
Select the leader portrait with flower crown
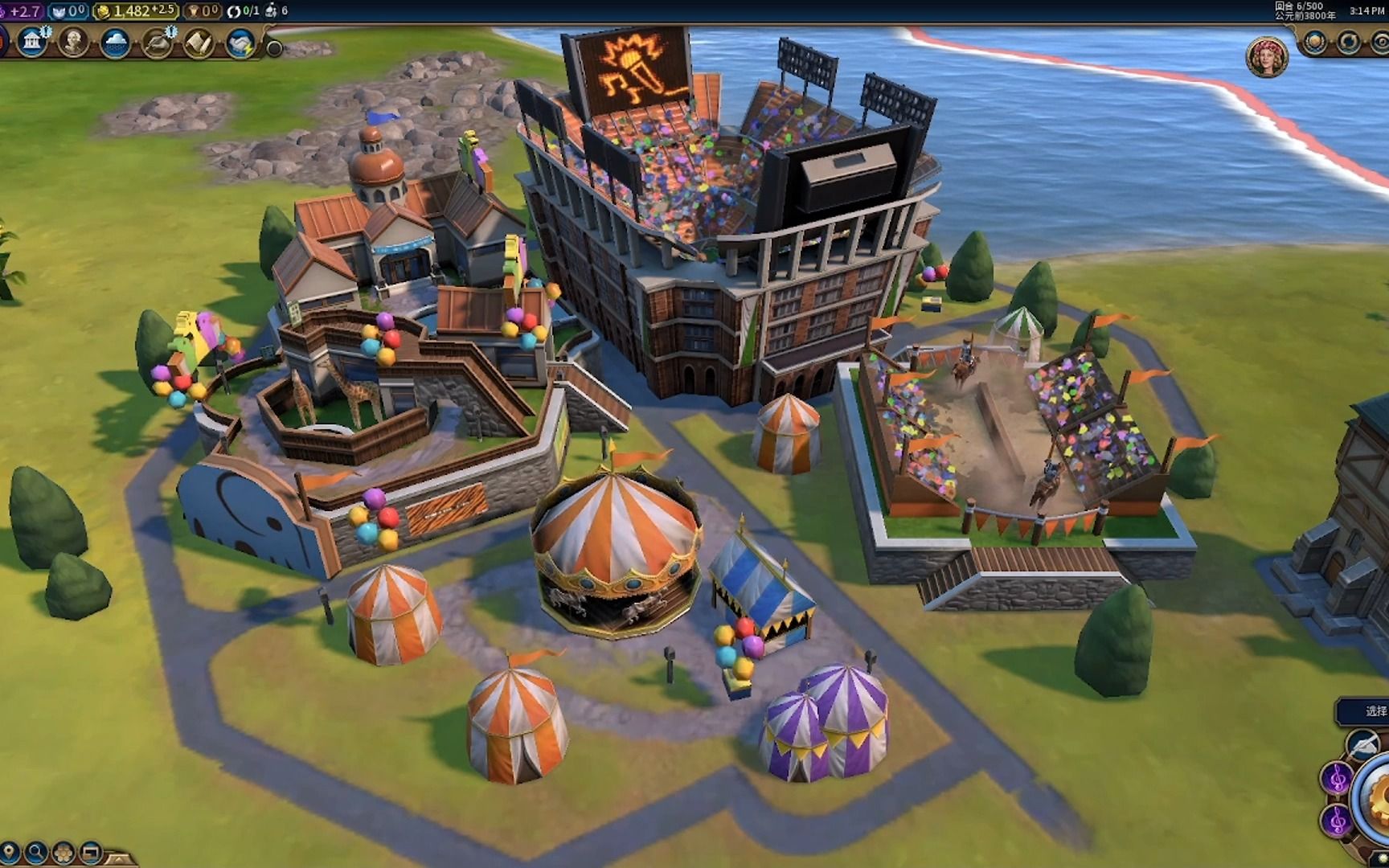click(1267, 57)
